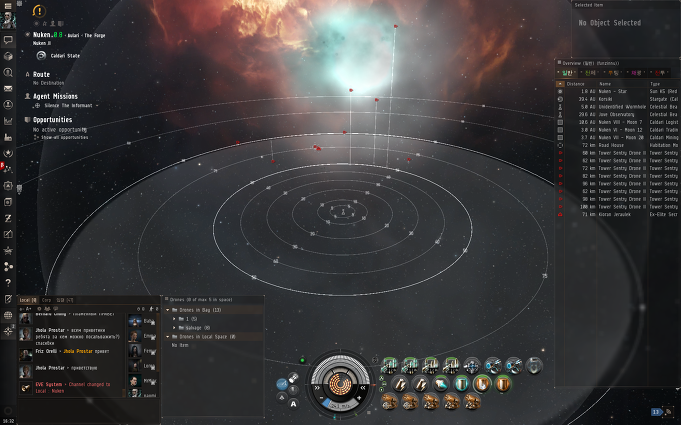681x425 pixels.
Task: Open the Neocom main menu button
Action: [x=7, y=7]
